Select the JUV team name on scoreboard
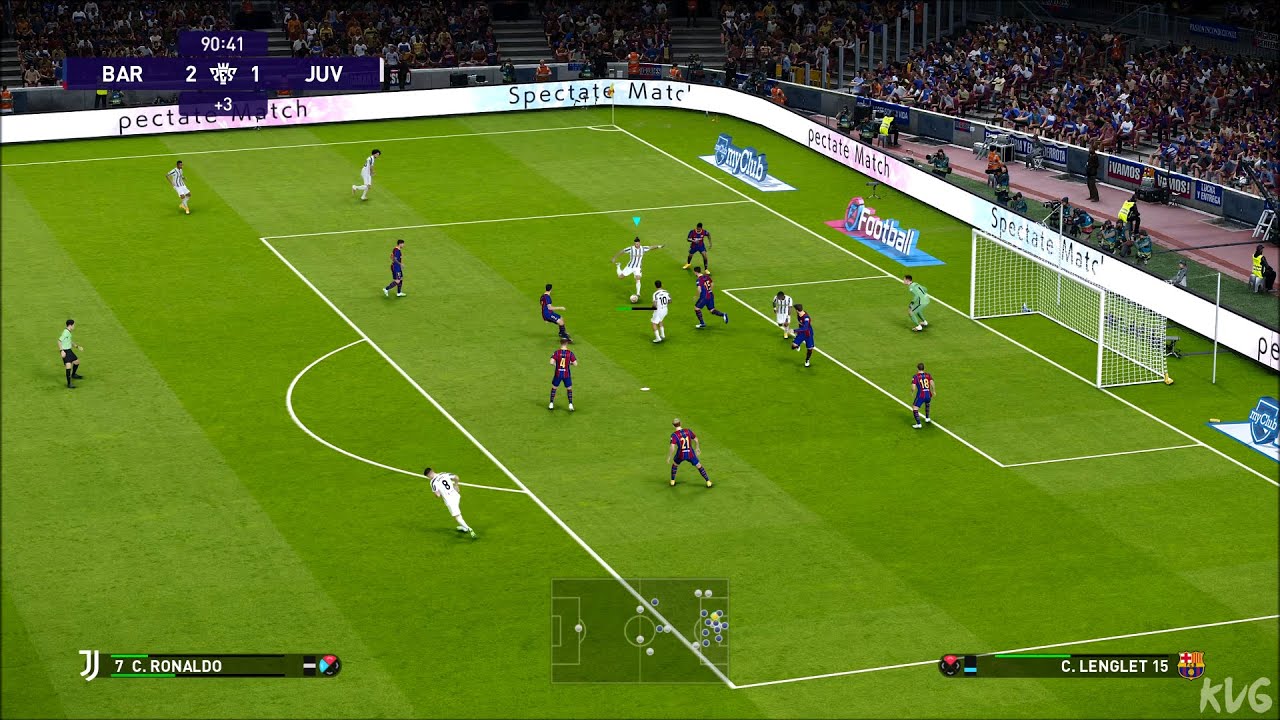This screenshot has height=720, width=1280. click(x=325, y=73)
